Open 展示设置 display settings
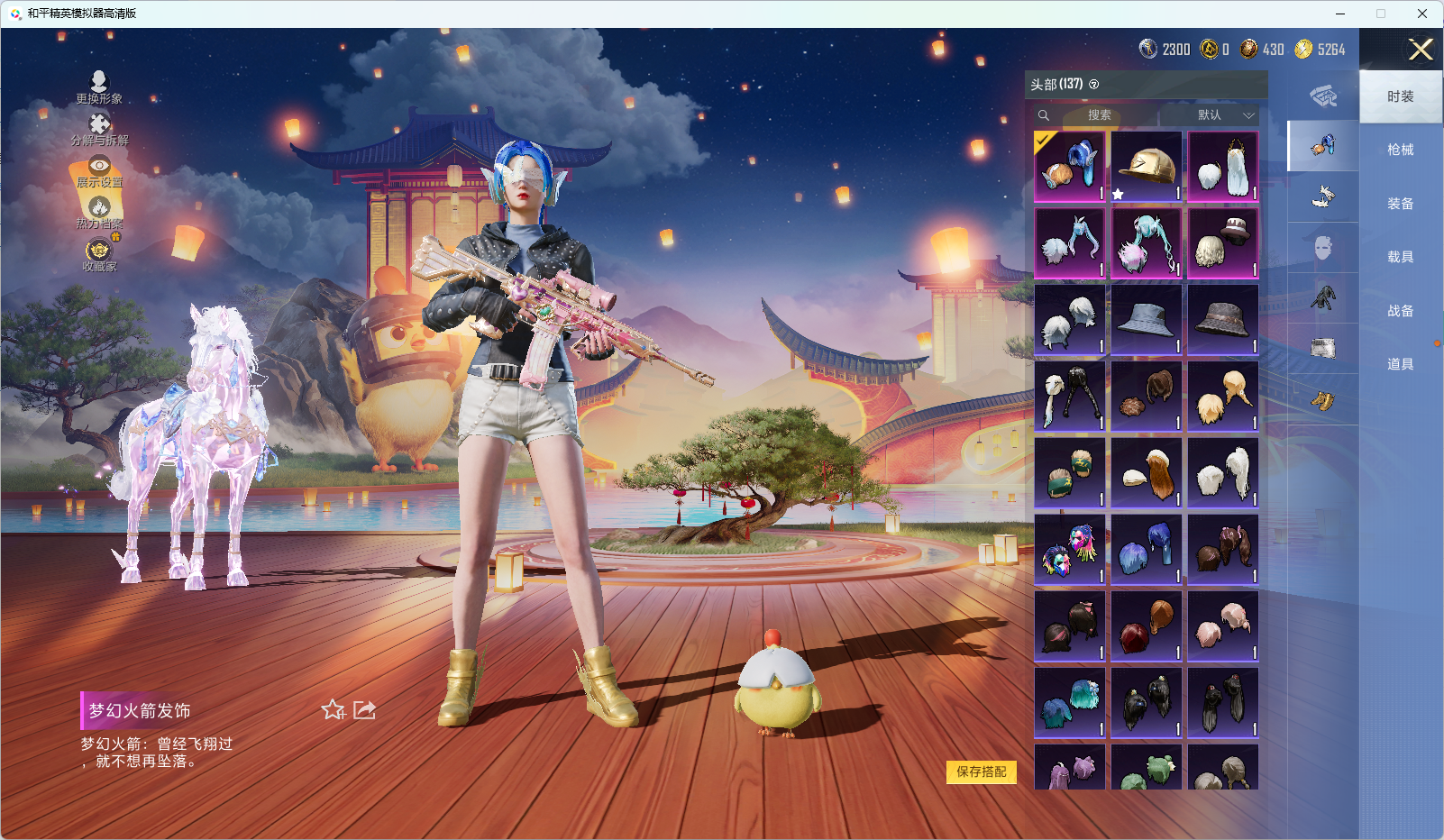Screen dimensions: 1444x840 [x=99, y=171]
